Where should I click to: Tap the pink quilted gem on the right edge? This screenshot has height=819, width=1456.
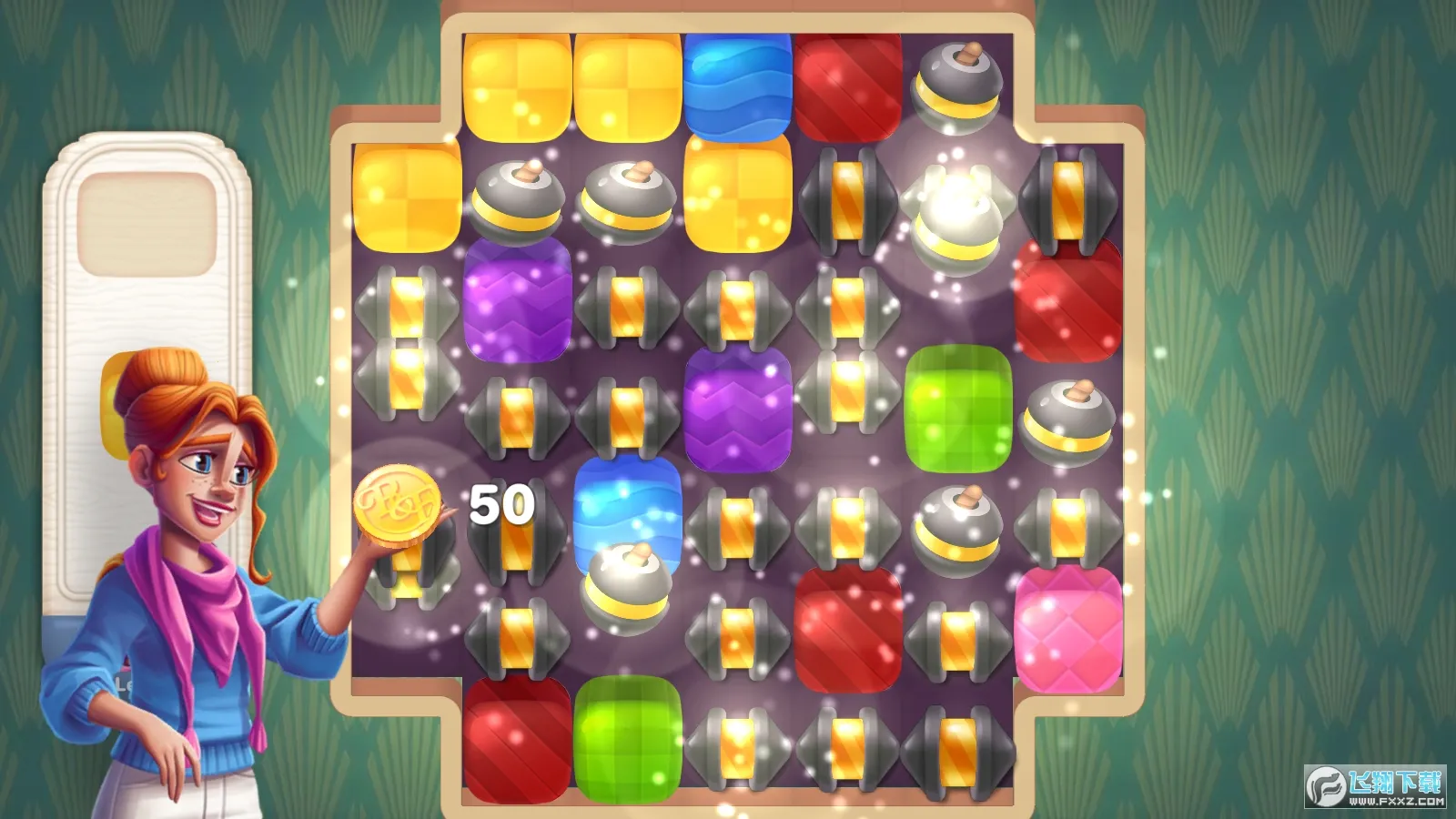pos(1069,628)
